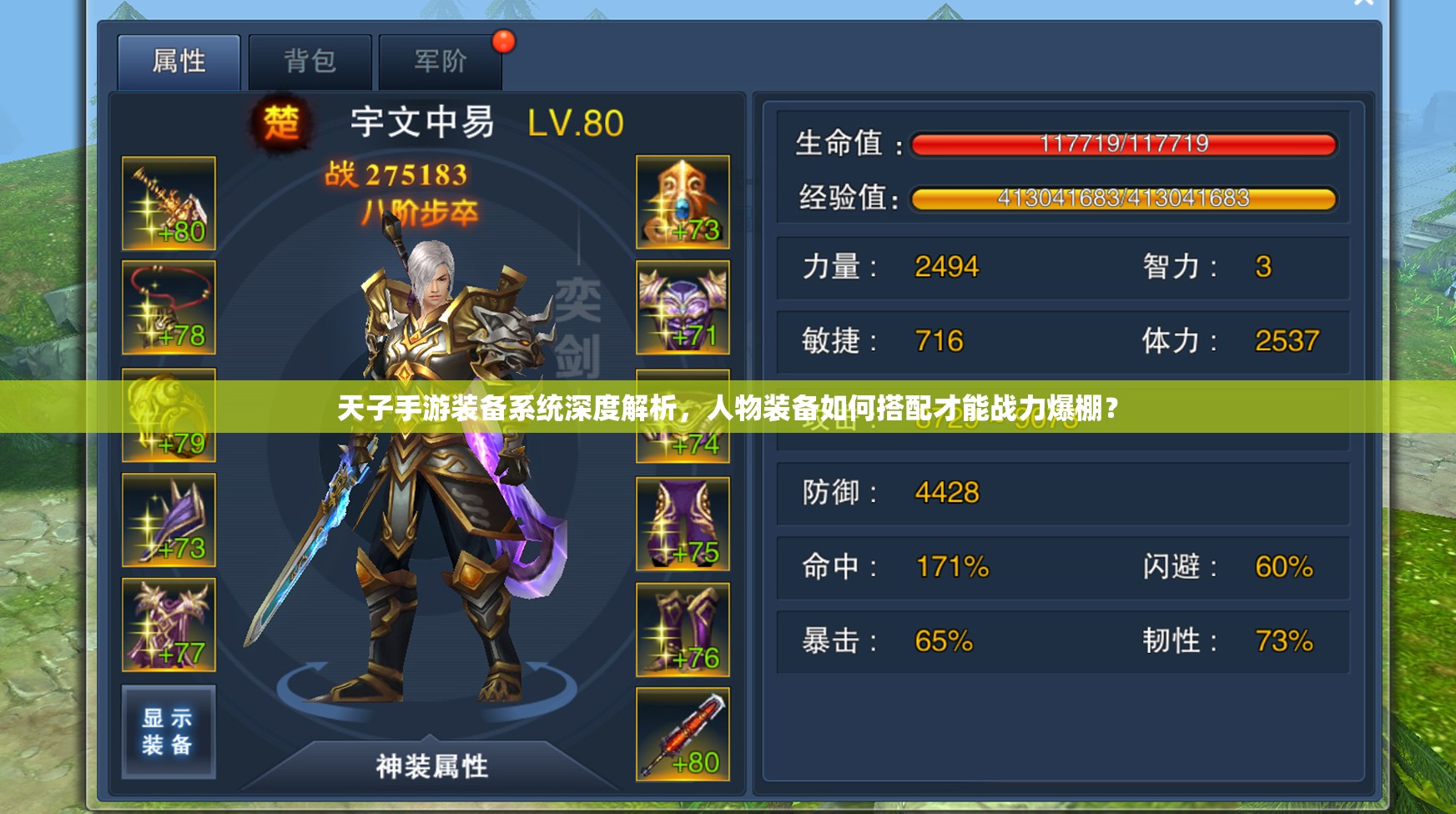Click the 楚 faction emblem beside character name
This screenshot has height=814, width=1456.
[x=283, y=123]
